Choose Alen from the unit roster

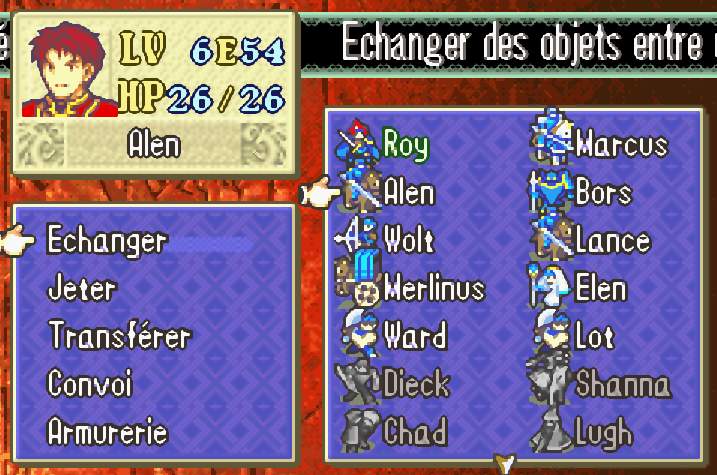(409, 192)
